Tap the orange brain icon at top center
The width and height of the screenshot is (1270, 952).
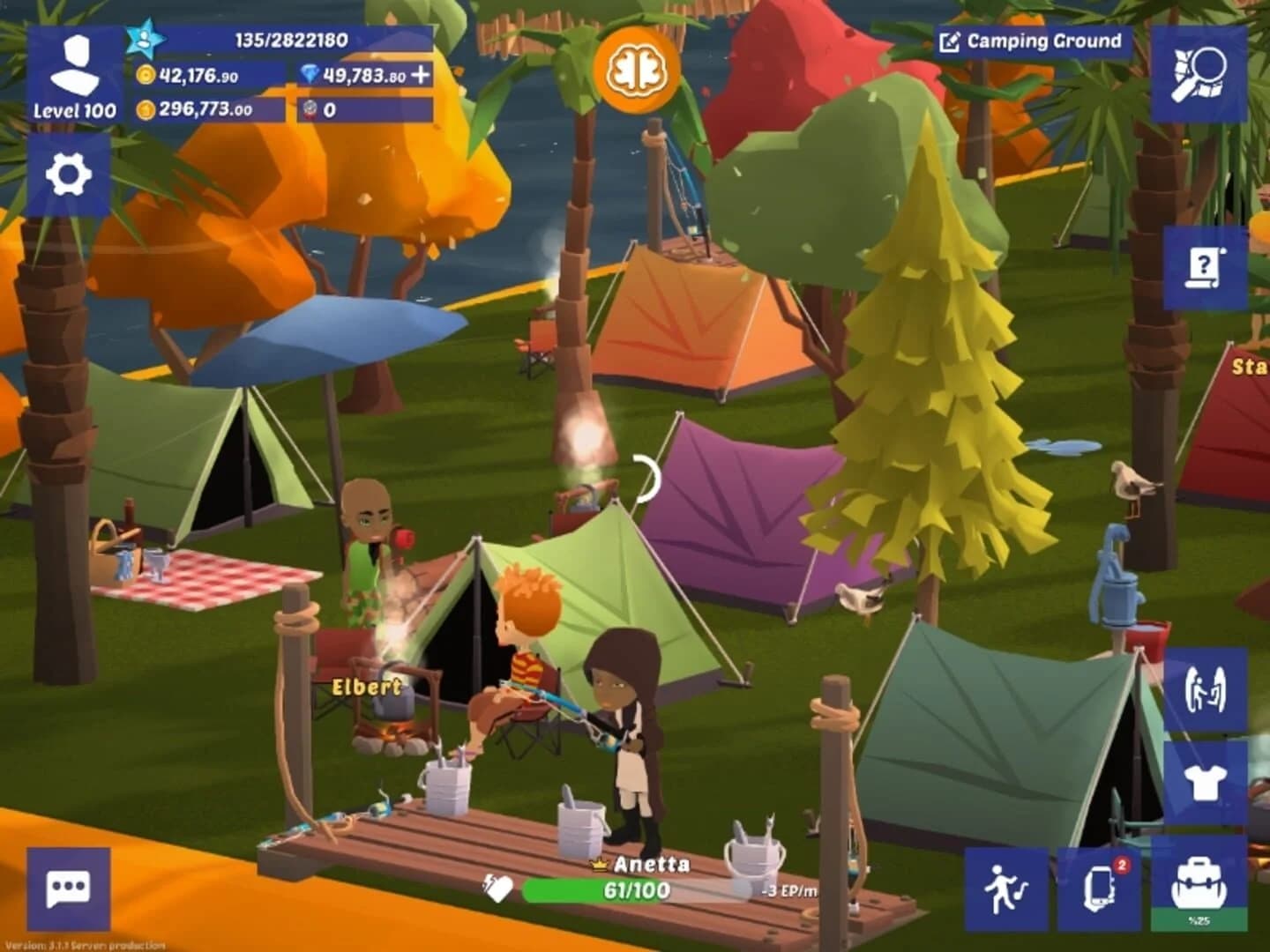pos(637,63)
